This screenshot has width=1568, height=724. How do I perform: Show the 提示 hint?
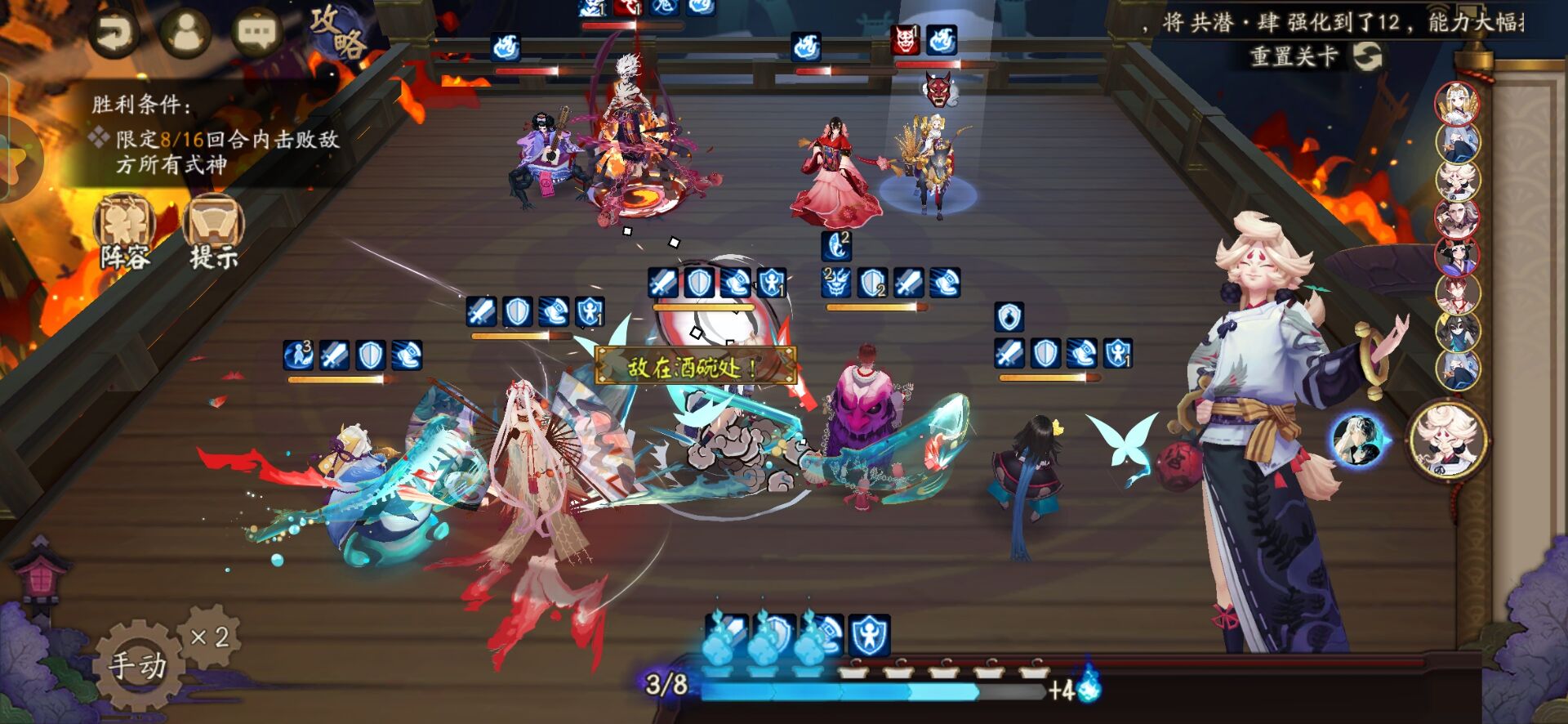point(213,233)
